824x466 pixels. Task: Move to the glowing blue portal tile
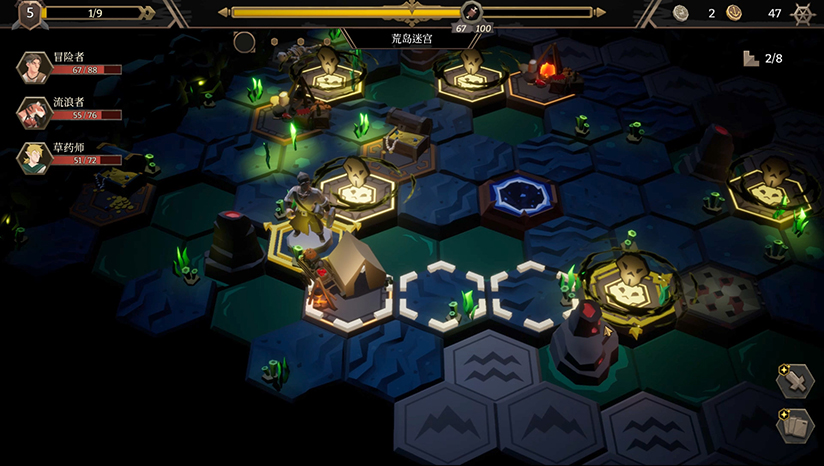tap(517, 193)
